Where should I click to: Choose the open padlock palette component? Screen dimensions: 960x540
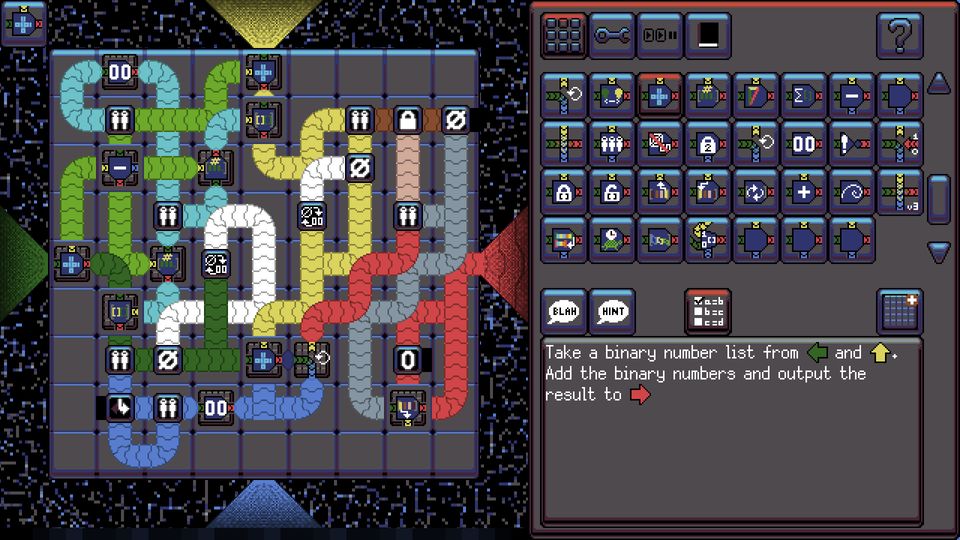tap(612, 191)
